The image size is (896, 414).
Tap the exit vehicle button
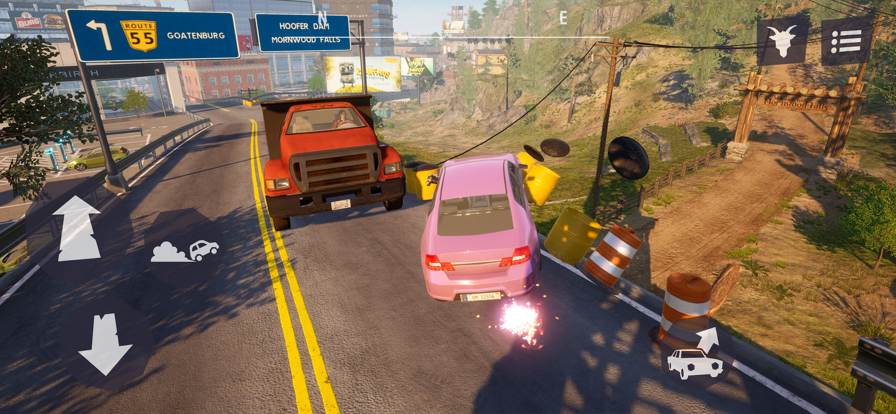pyautogui.click(x=695, y=355)
